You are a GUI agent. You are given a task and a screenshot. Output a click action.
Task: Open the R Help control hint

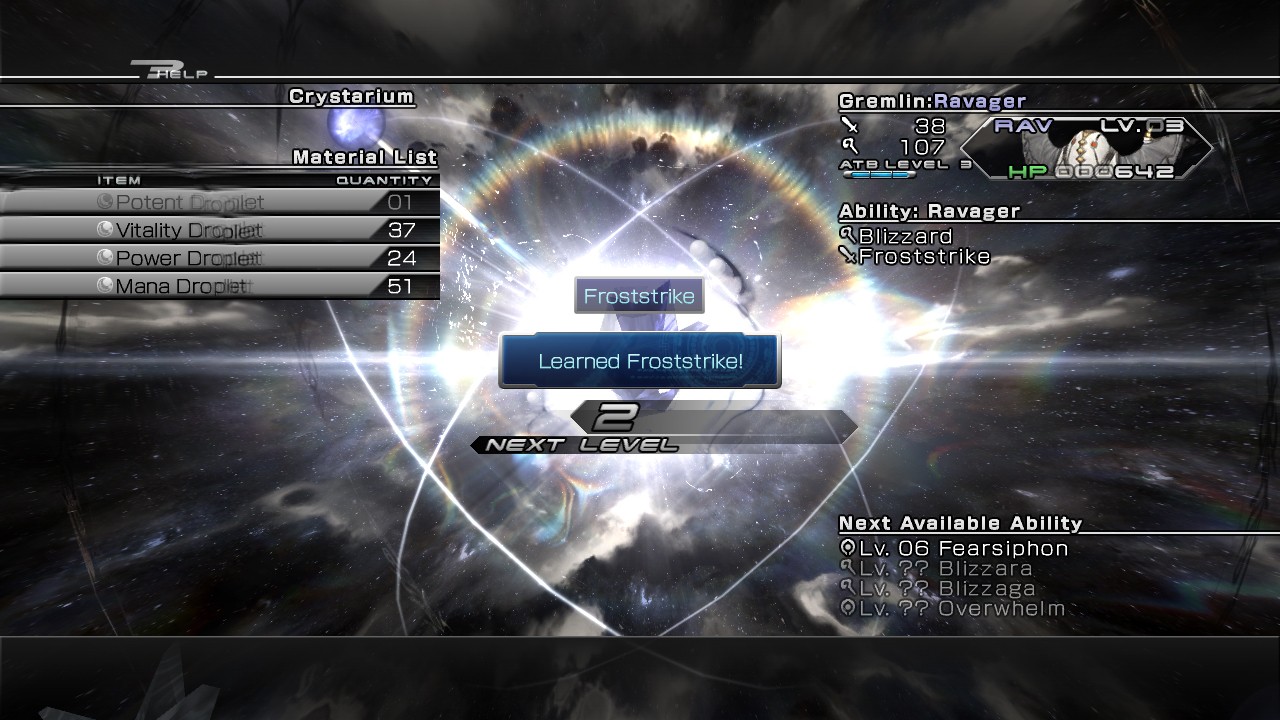click(170, 70)
